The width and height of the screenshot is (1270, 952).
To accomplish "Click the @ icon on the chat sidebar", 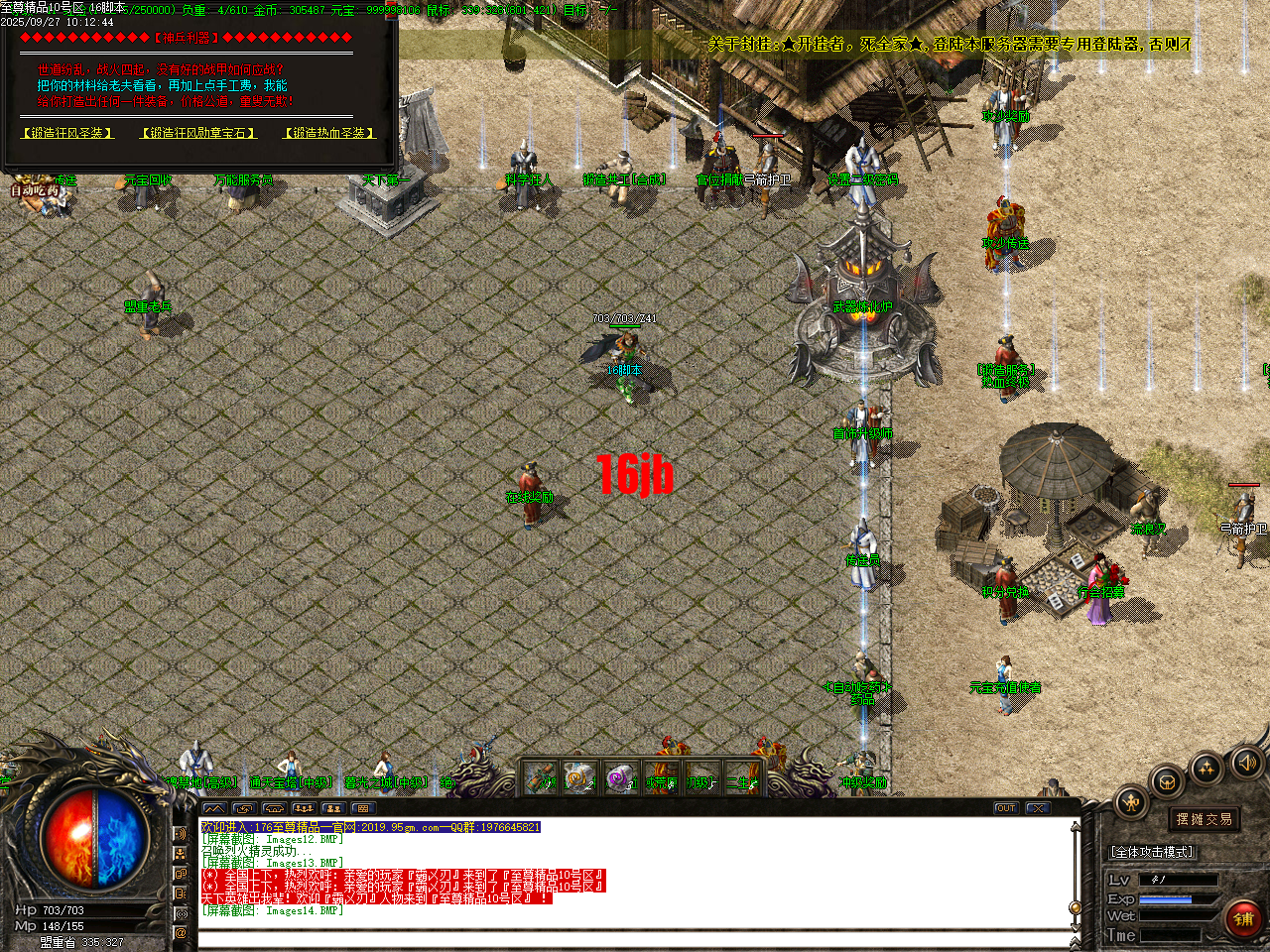I will click(x=180, y=933).
